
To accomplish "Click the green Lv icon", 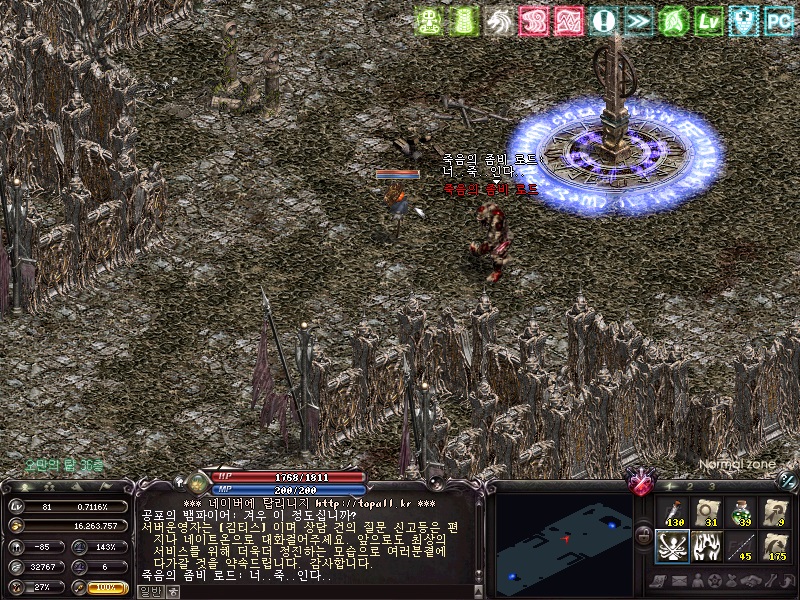I will (x=708, y=20).
